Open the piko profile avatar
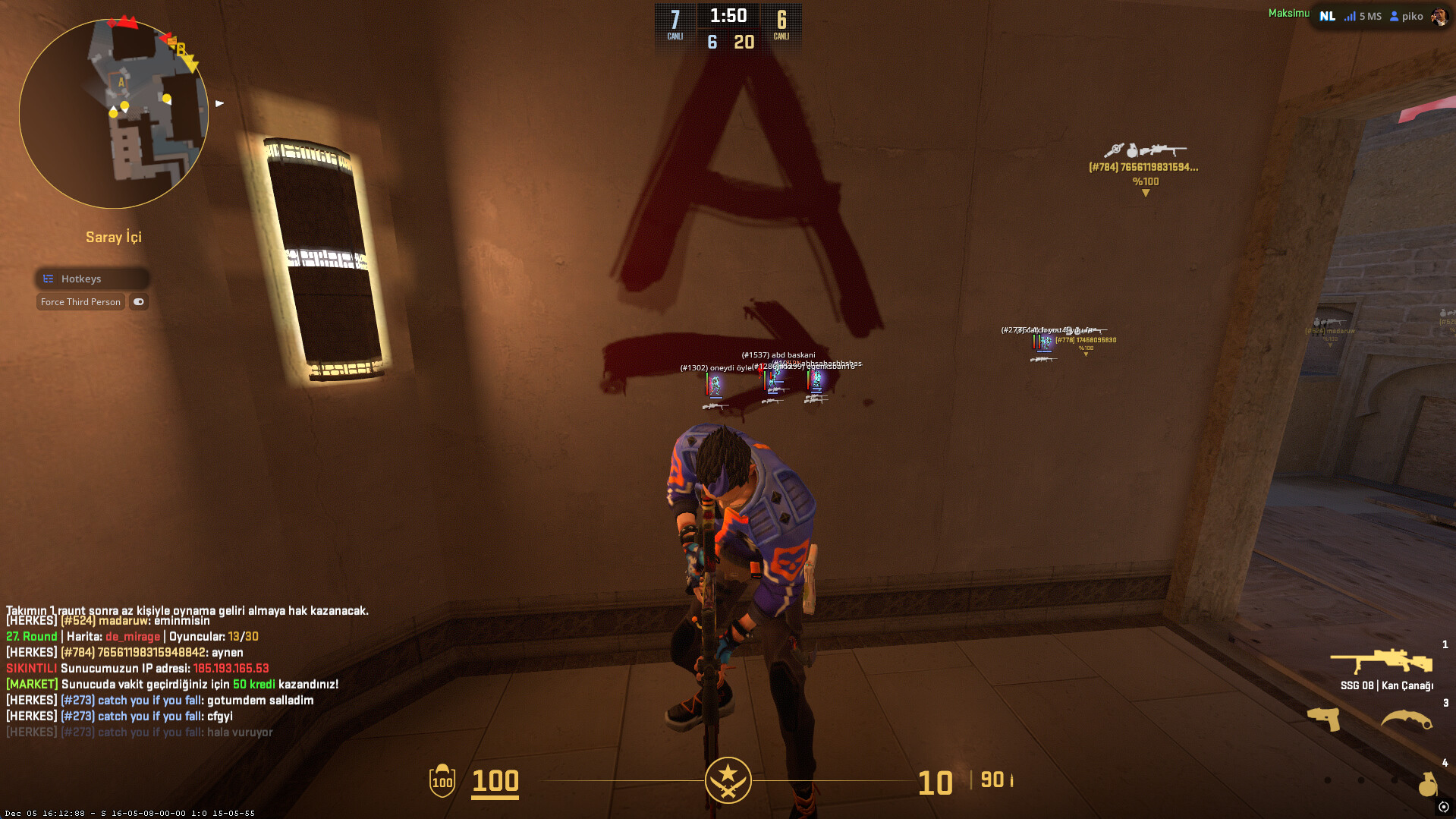The image size is (1456, 819). coord(1438,17)
